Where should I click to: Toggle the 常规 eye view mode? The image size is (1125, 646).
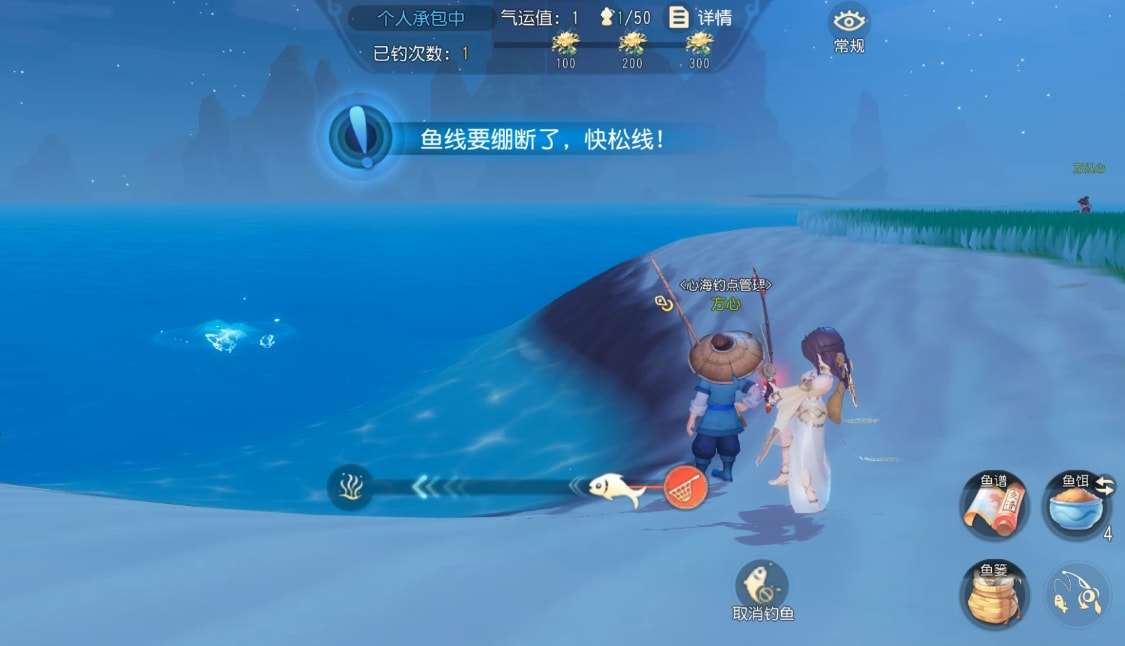pyautogui.click(x=849, y=26)
